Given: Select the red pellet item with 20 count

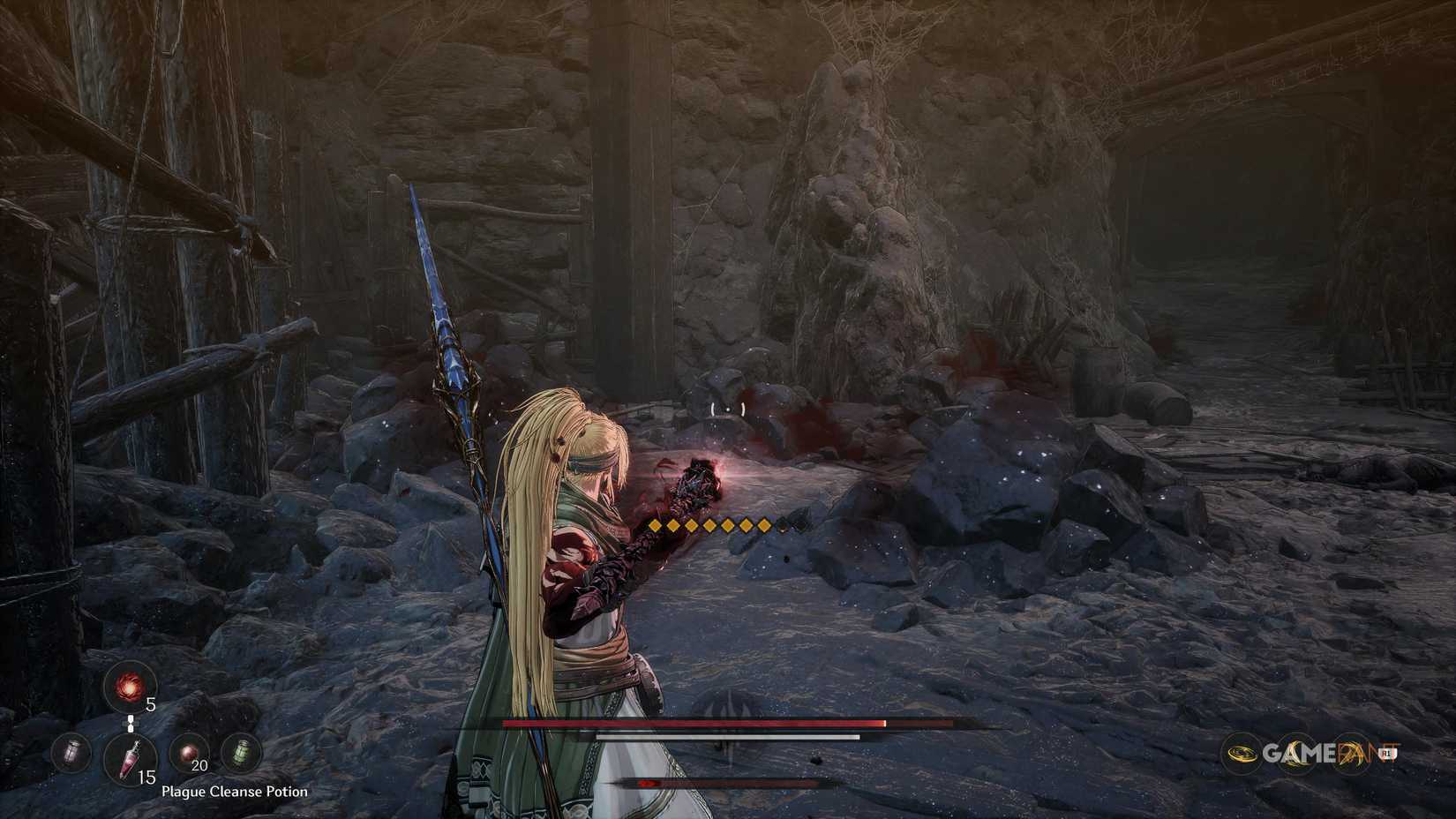Looking at the screenshot, I should [188, 751].
